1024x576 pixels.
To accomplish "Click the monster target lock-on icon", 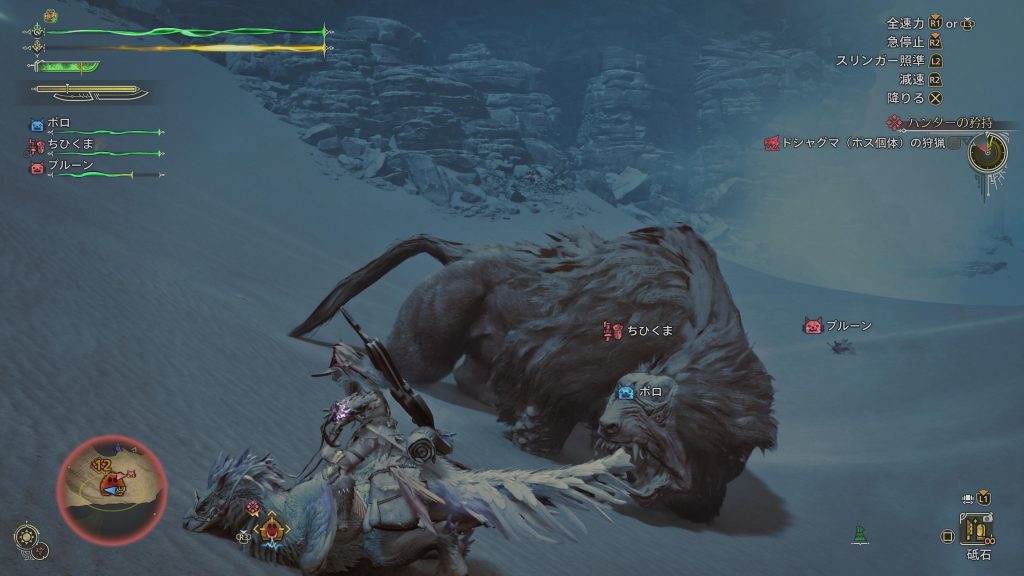I will click(x=270, y=528).
